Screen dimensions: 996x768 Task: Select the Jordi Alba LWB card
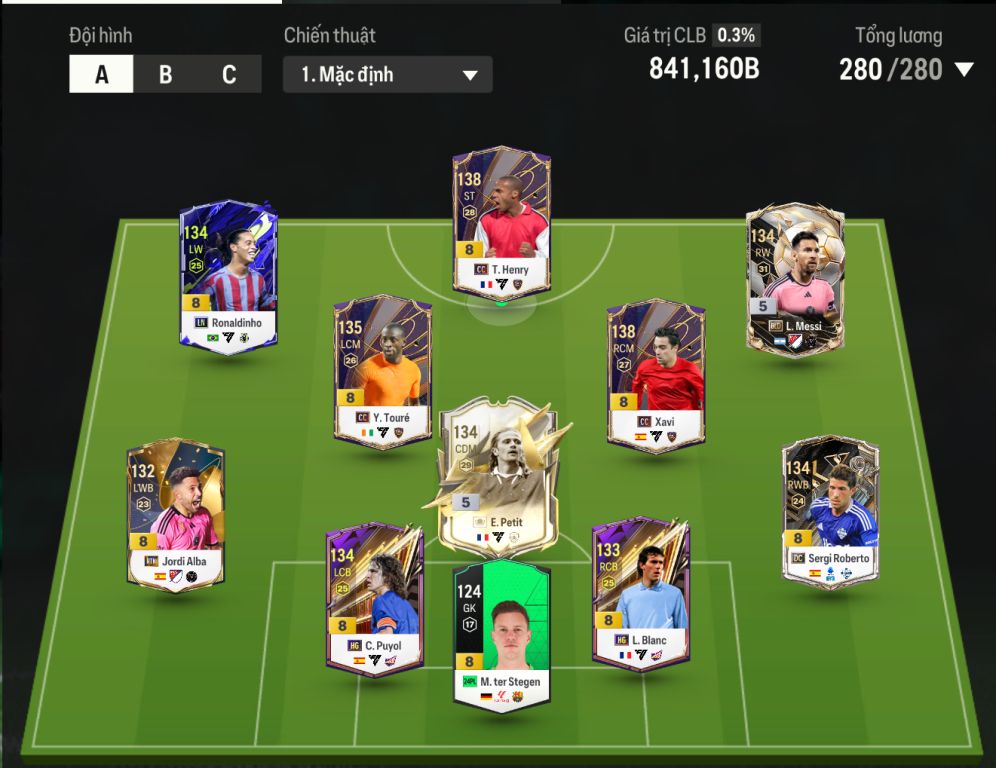175,514
